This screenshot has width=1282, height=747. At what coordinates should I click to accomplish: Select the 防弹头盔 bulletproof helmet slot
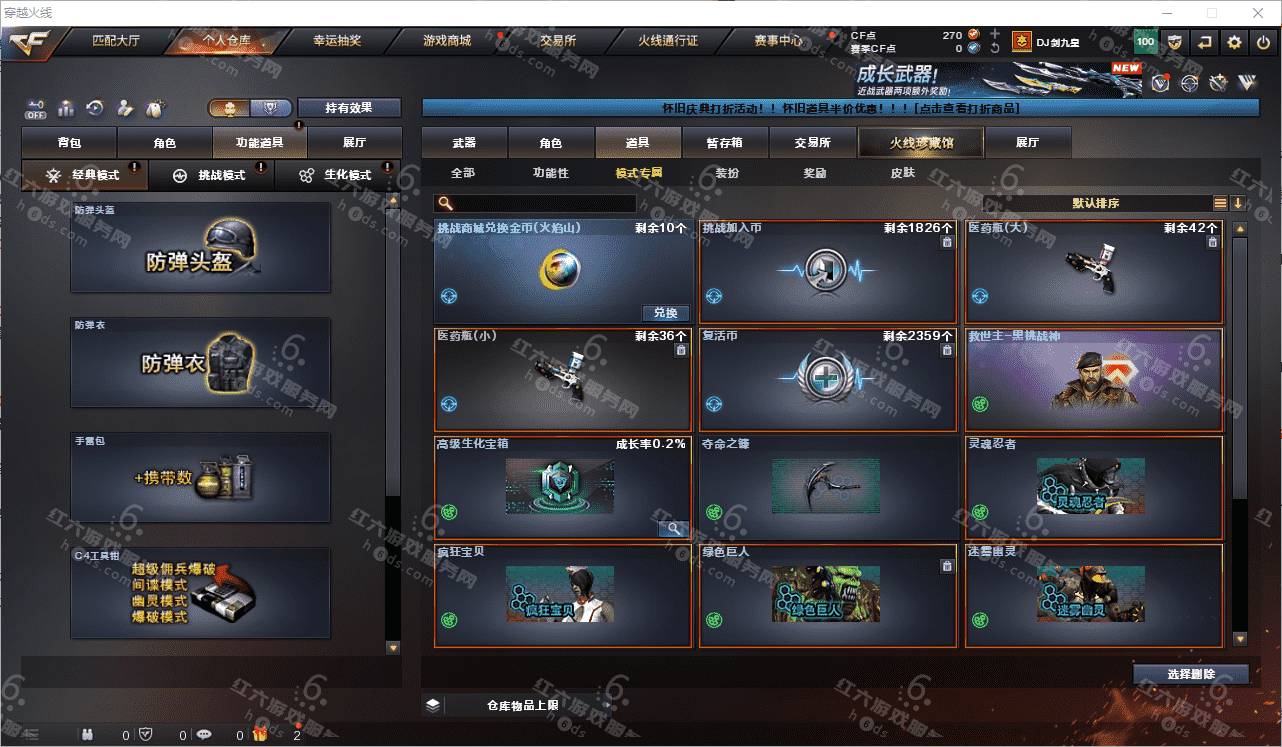200,247
